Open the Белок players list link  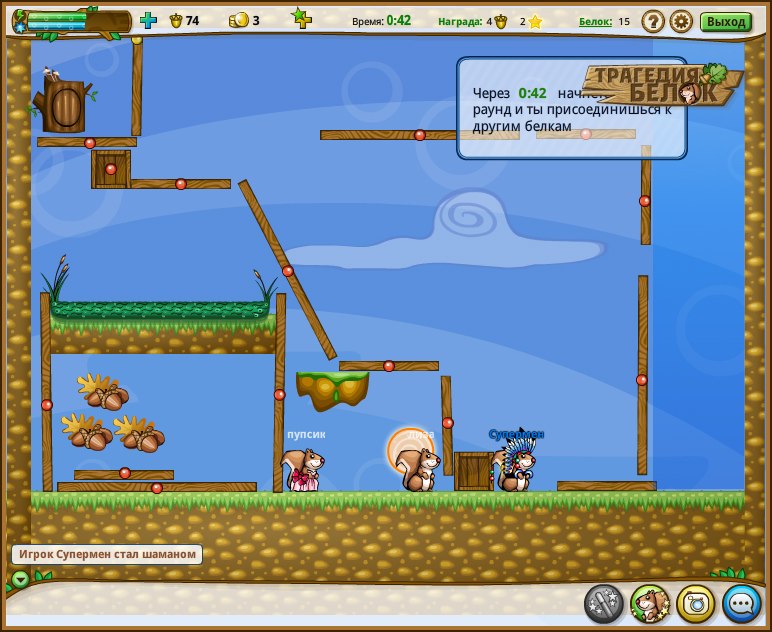pyautogui.click(x=595, y=21)
